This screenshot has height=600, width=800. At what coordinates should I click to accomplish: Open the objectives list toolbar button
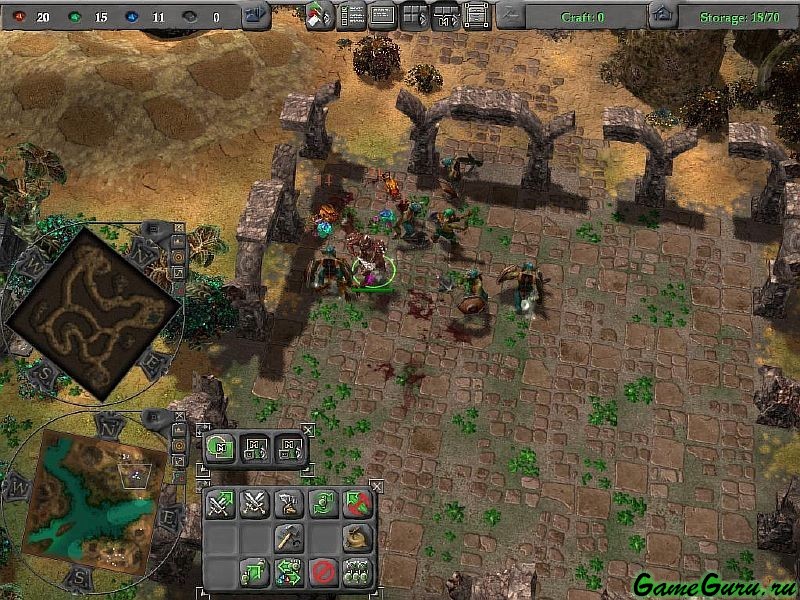pos(352,16)
